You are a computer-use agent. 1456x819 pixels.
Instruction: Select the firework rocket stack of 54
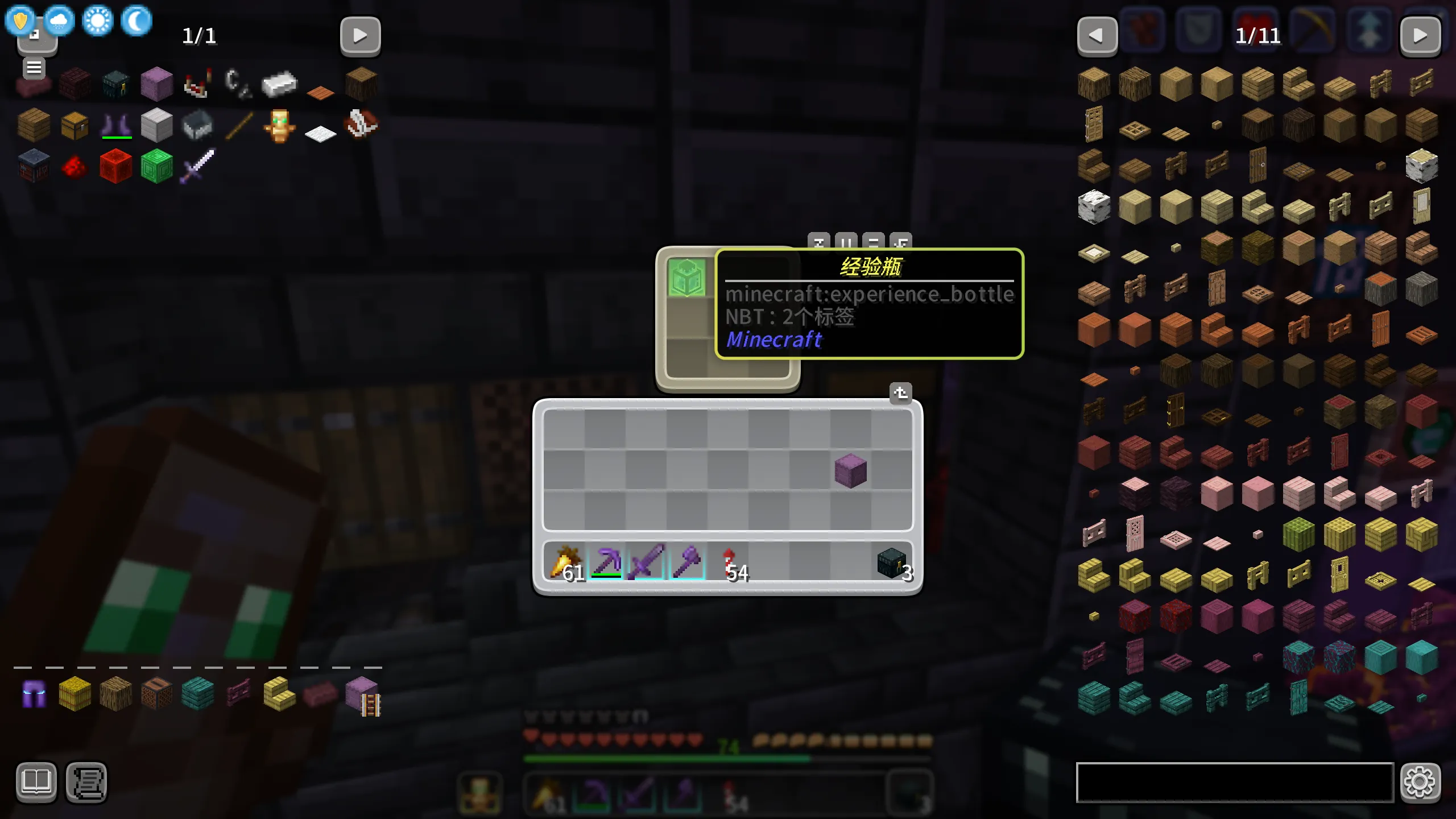[x=729, y=562]
